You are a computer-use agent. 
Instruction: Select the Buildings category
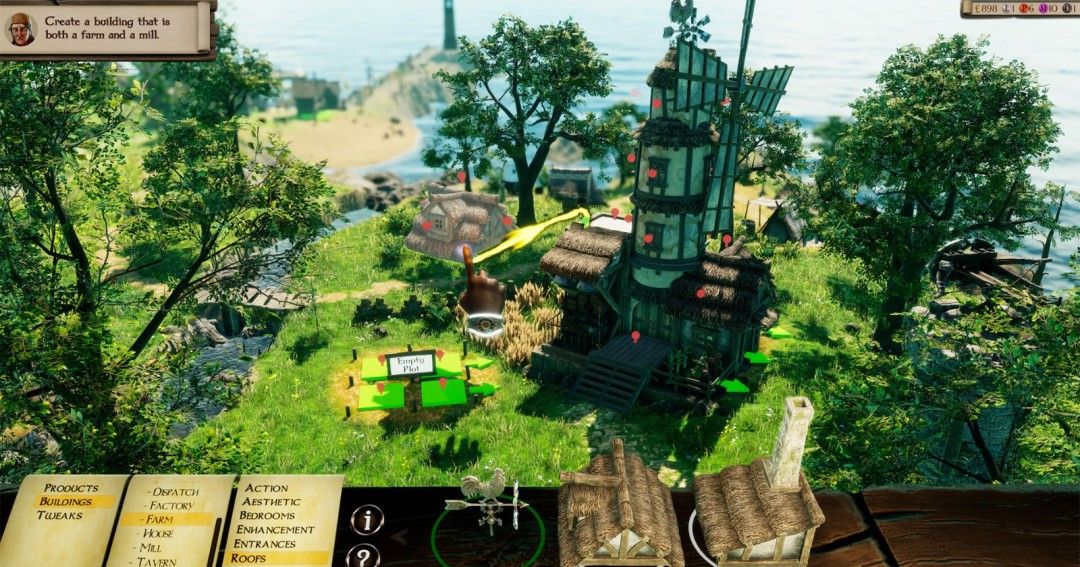(65, 501)
